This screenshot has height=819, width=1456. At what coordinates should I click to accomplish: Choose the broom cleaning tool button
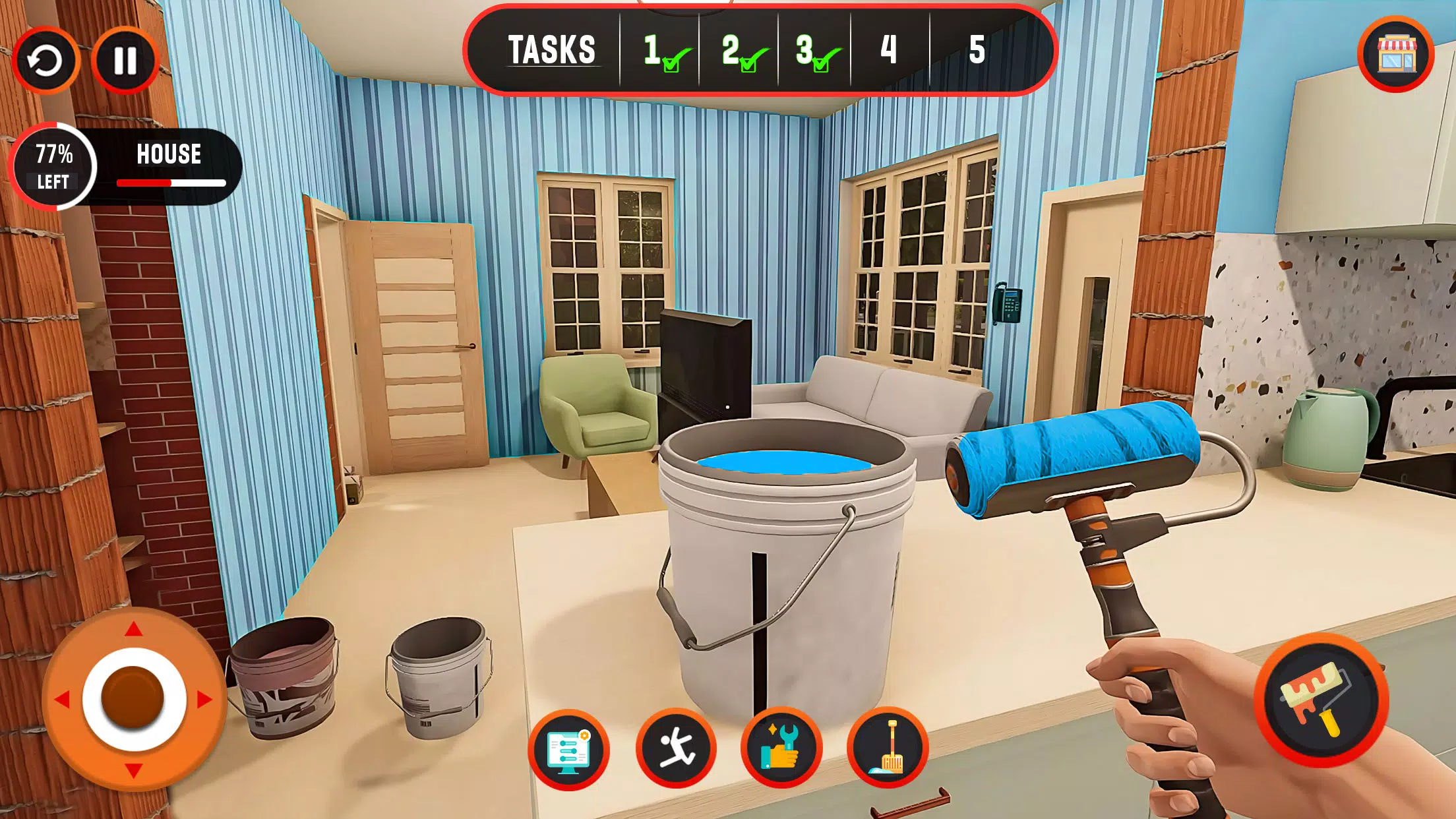[888, 749]
